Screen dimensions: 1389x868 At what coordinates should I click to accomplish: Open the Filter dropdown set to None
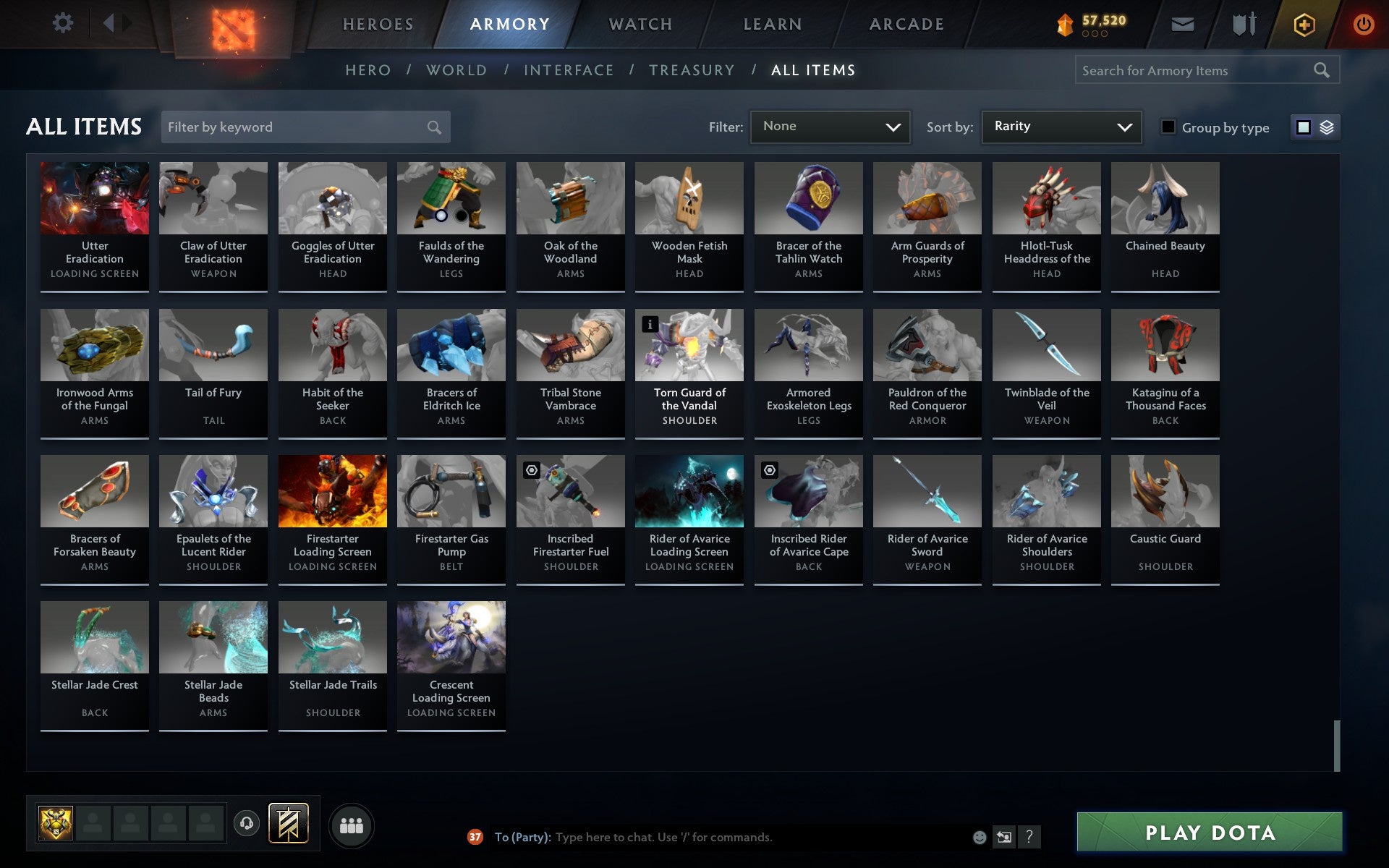pos(830,126)
